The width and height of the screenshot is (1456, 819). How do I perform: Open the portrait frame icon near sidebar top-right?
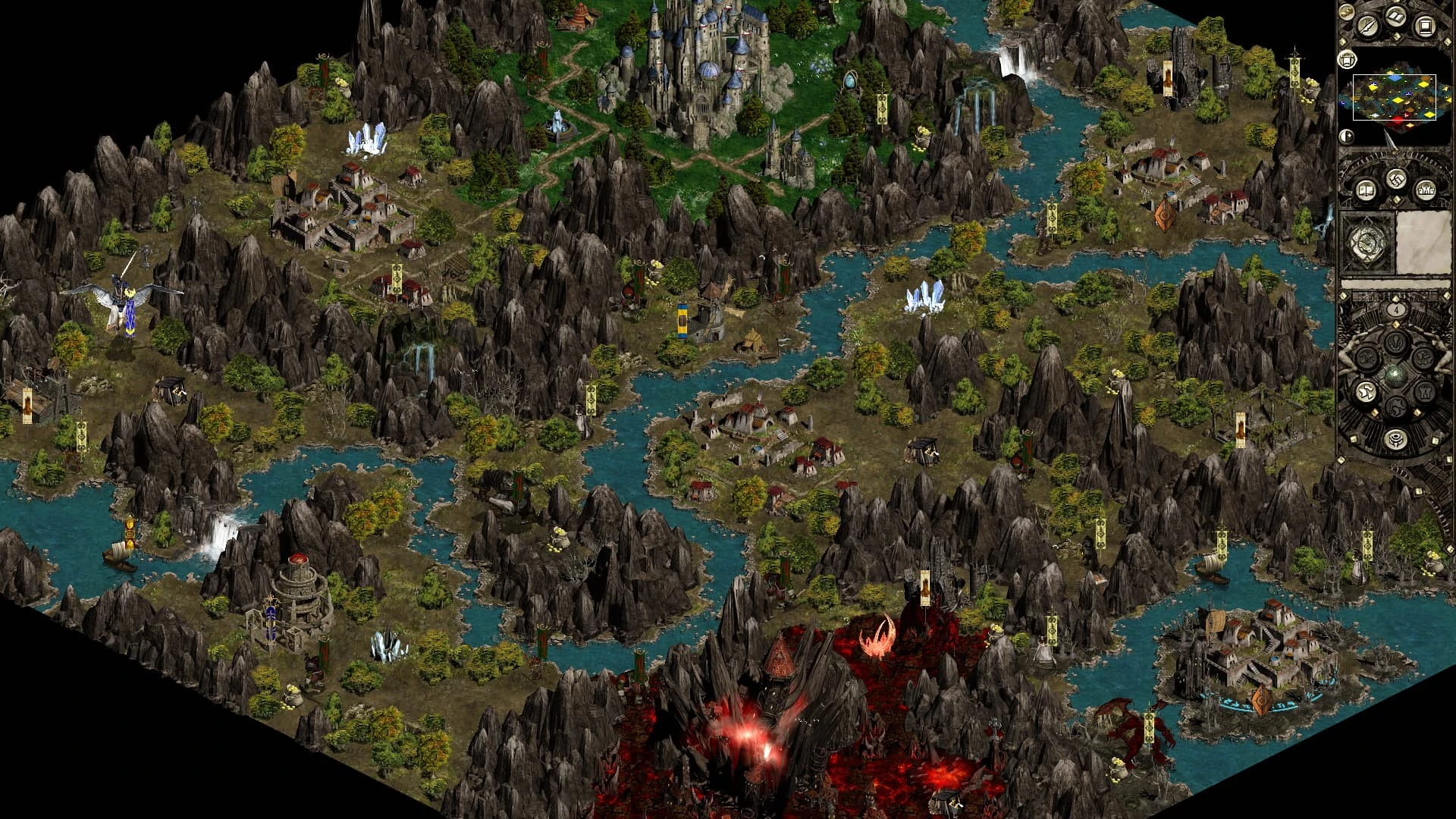(1425, 25)
